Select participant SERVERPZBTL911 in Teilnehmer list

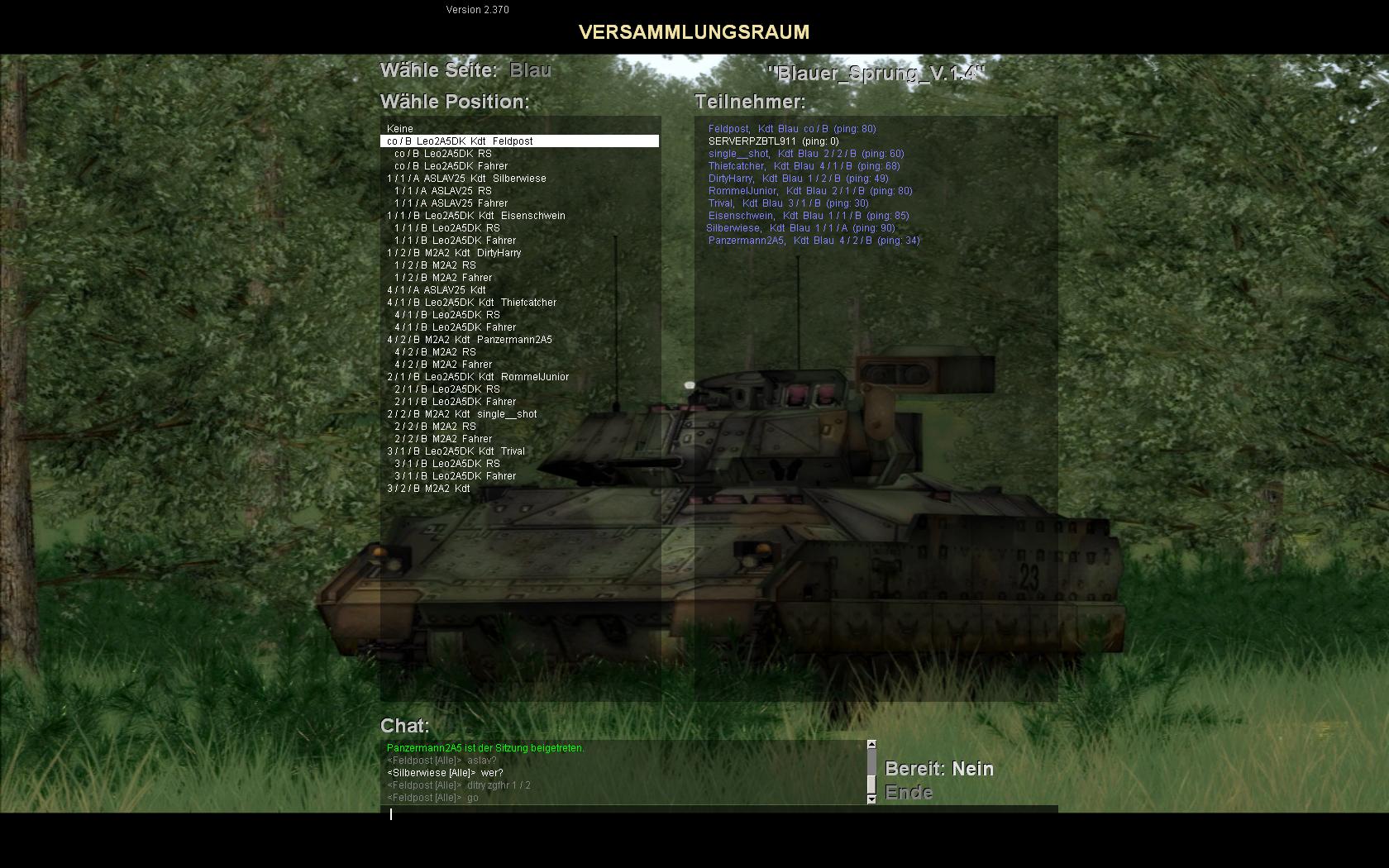[752, 141]
